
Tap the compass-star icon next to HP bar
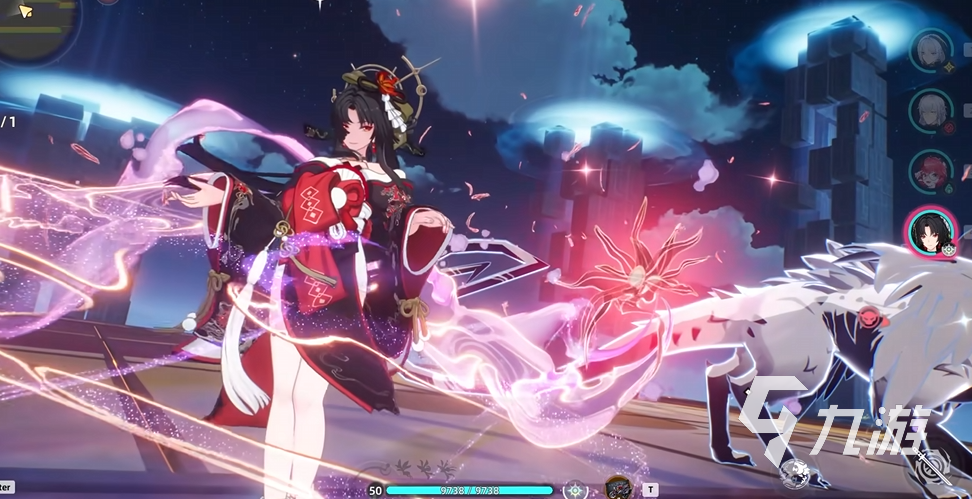(575, 490)
